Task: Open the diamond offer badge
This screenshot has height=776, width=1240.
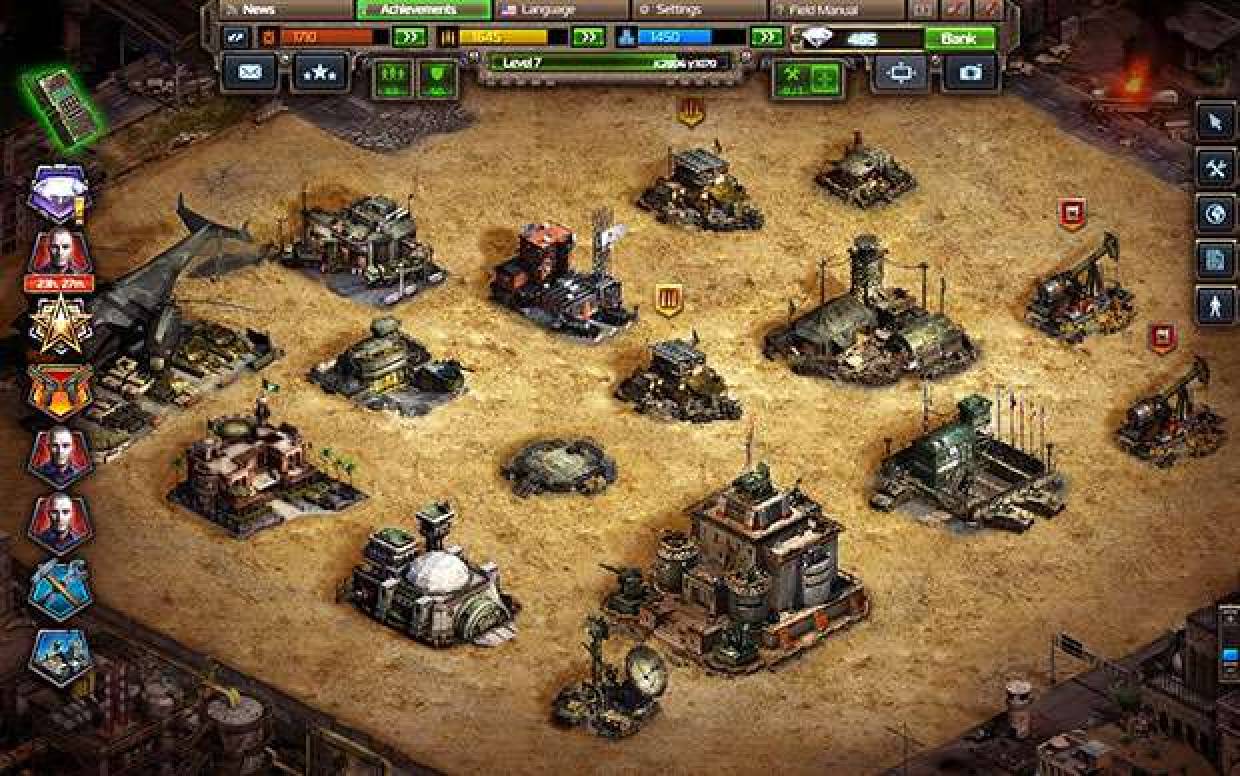Action: tap(59, 193)
